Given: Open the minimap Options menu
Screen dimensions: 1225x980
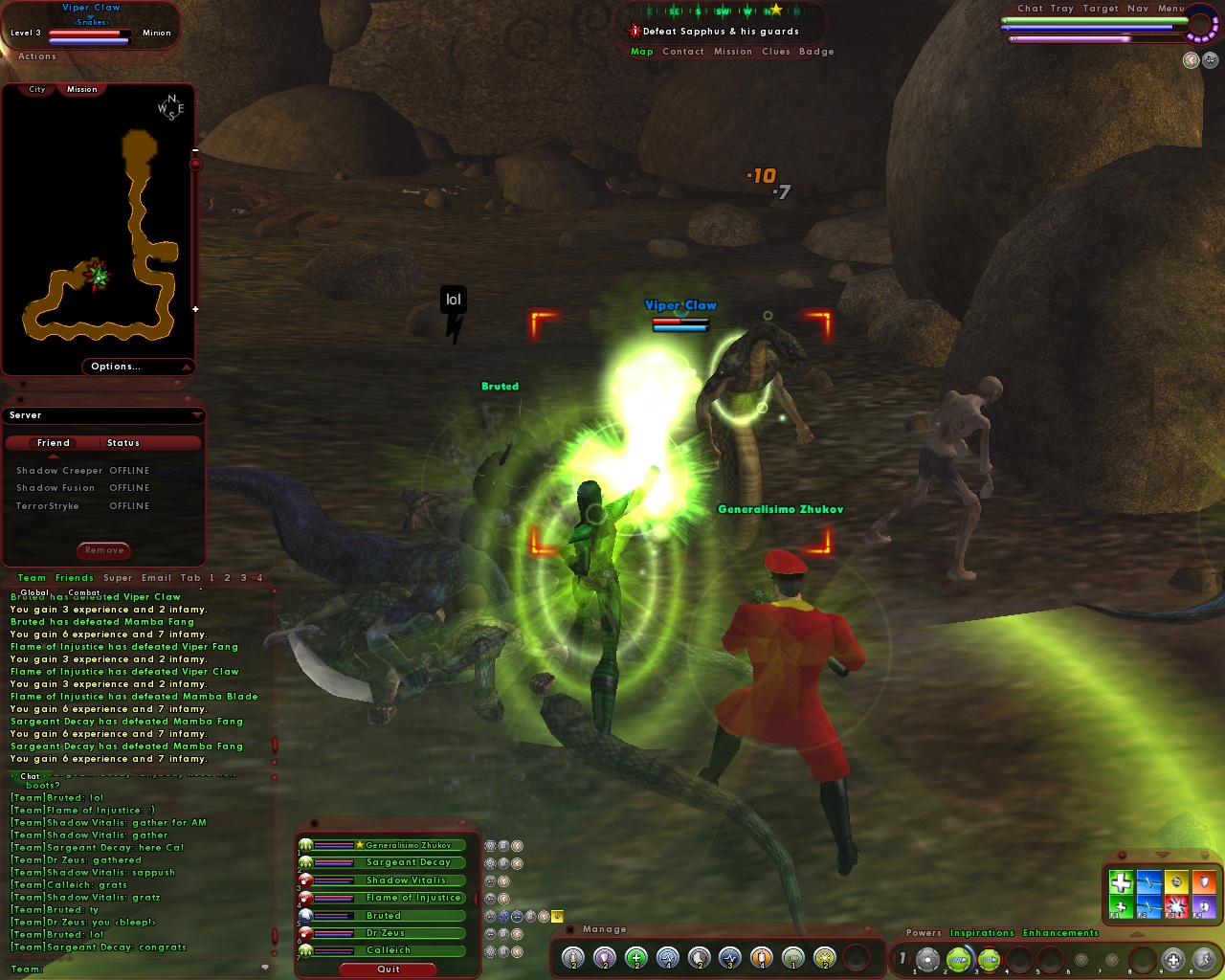Looking at the screenshot, I should [x=116, y=366].
